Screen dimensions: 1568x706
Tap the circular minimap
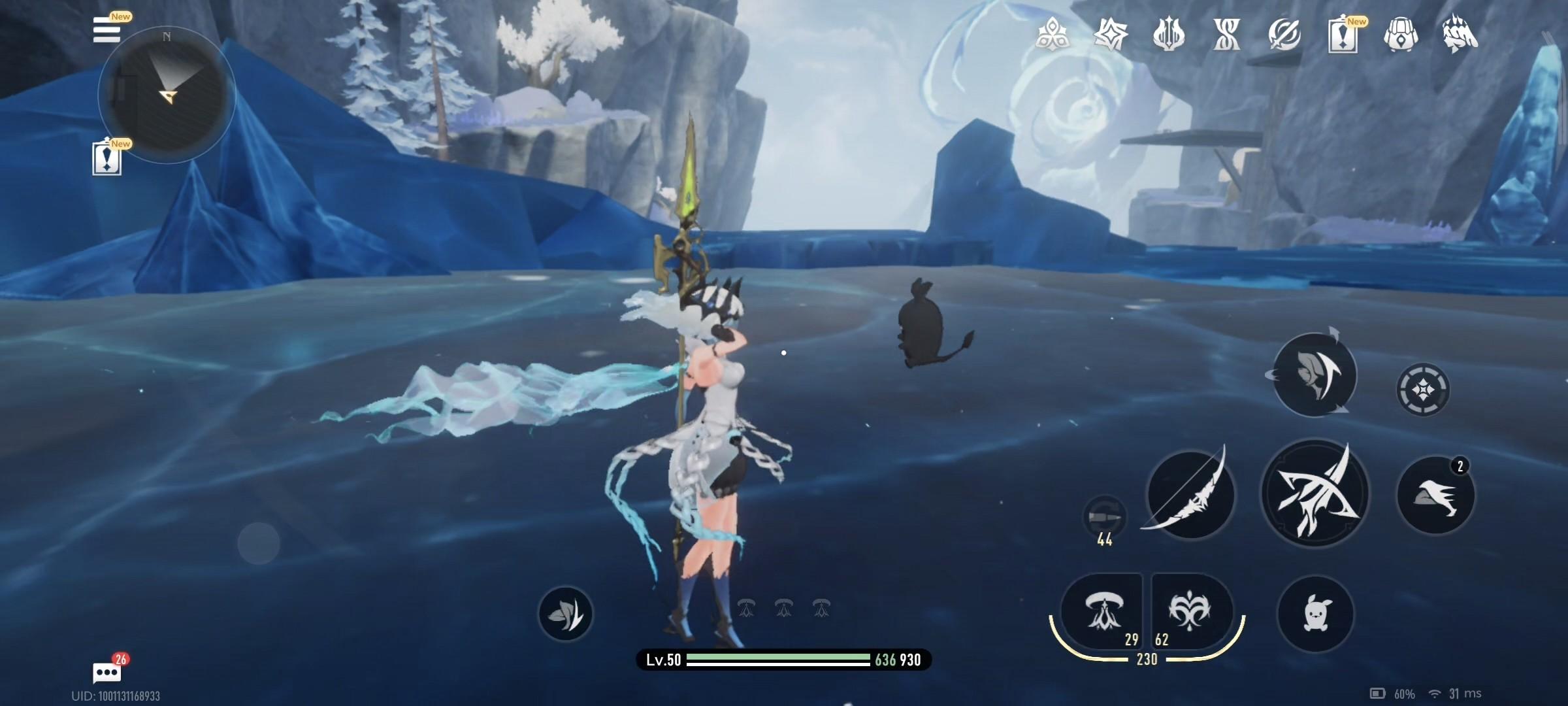pyautogui.click(x=166, y=95)
